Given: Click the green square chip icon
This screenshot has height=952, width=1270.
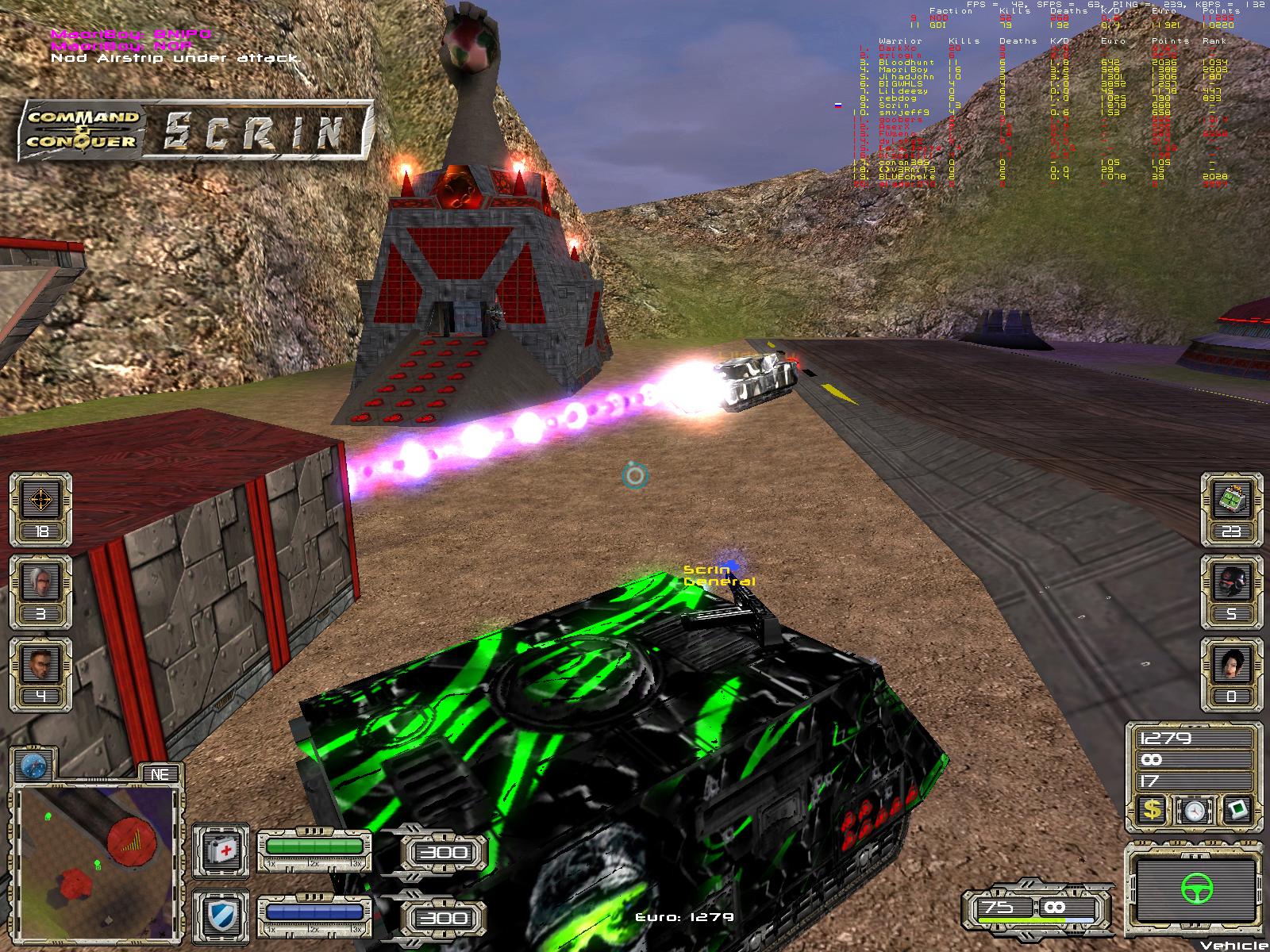Looking at the screenshot, I should [1237, 809].
